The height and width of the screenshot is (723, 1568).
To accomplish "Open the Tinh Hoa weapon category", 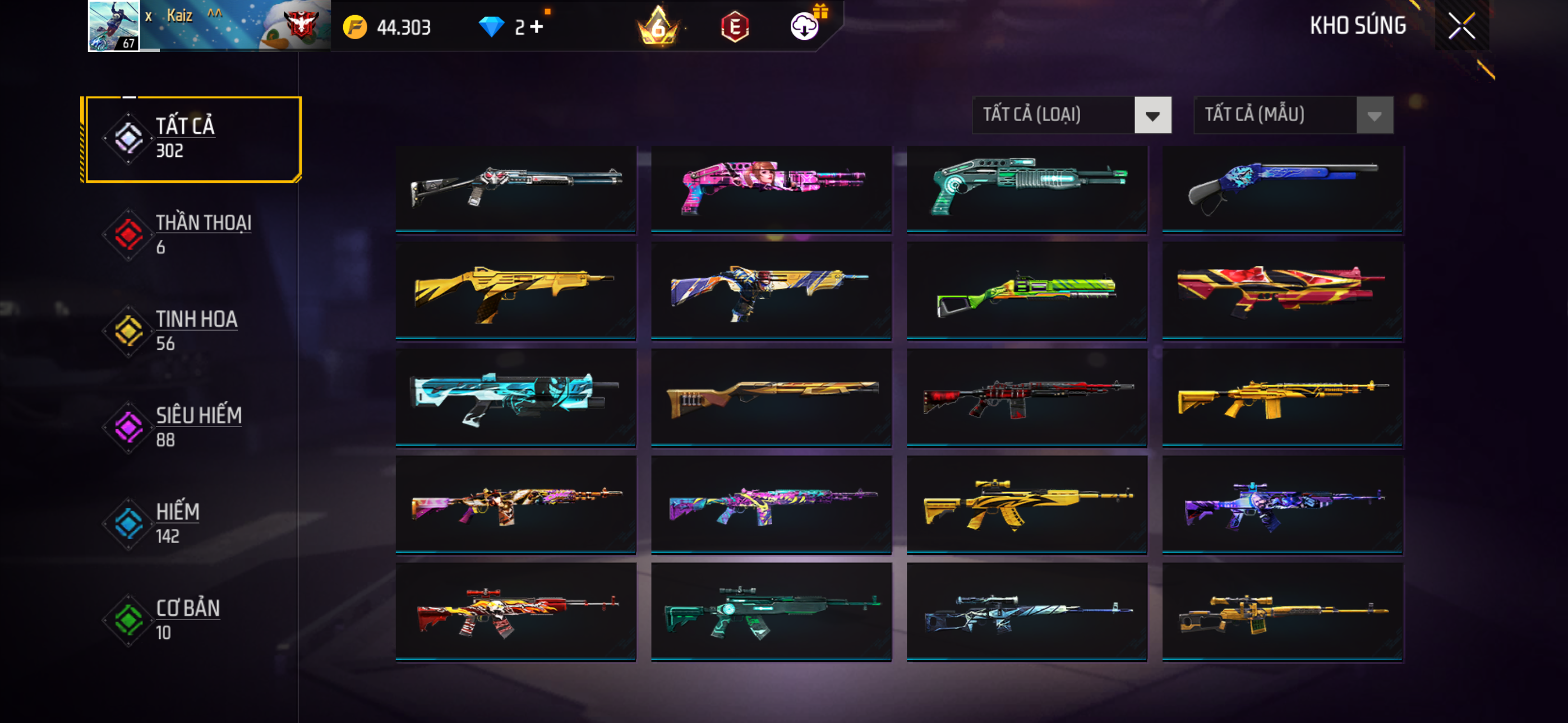I will click(192, 331).
